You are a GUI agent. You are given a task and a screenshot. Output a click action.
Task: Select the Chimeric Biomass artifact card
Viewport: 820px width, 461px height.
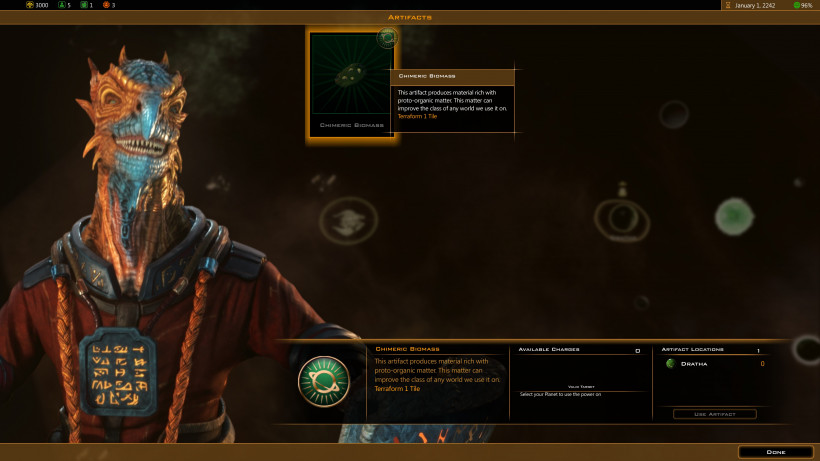pyautogui.click(x=349, y=83)
